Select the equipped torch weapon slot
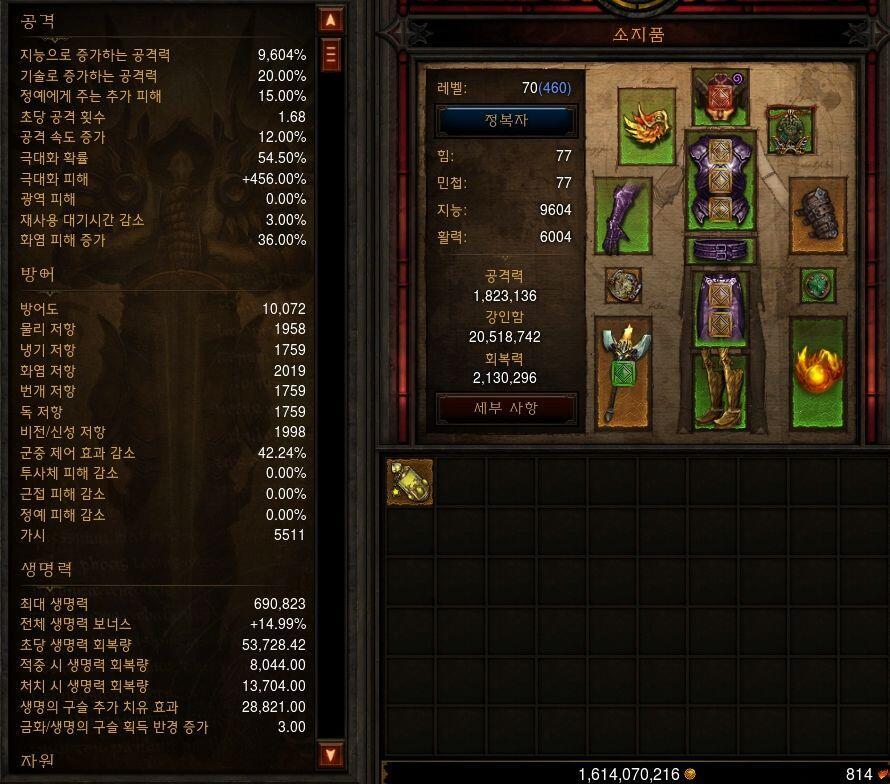Viewport: 890px width, 784px height. point(622,371)
